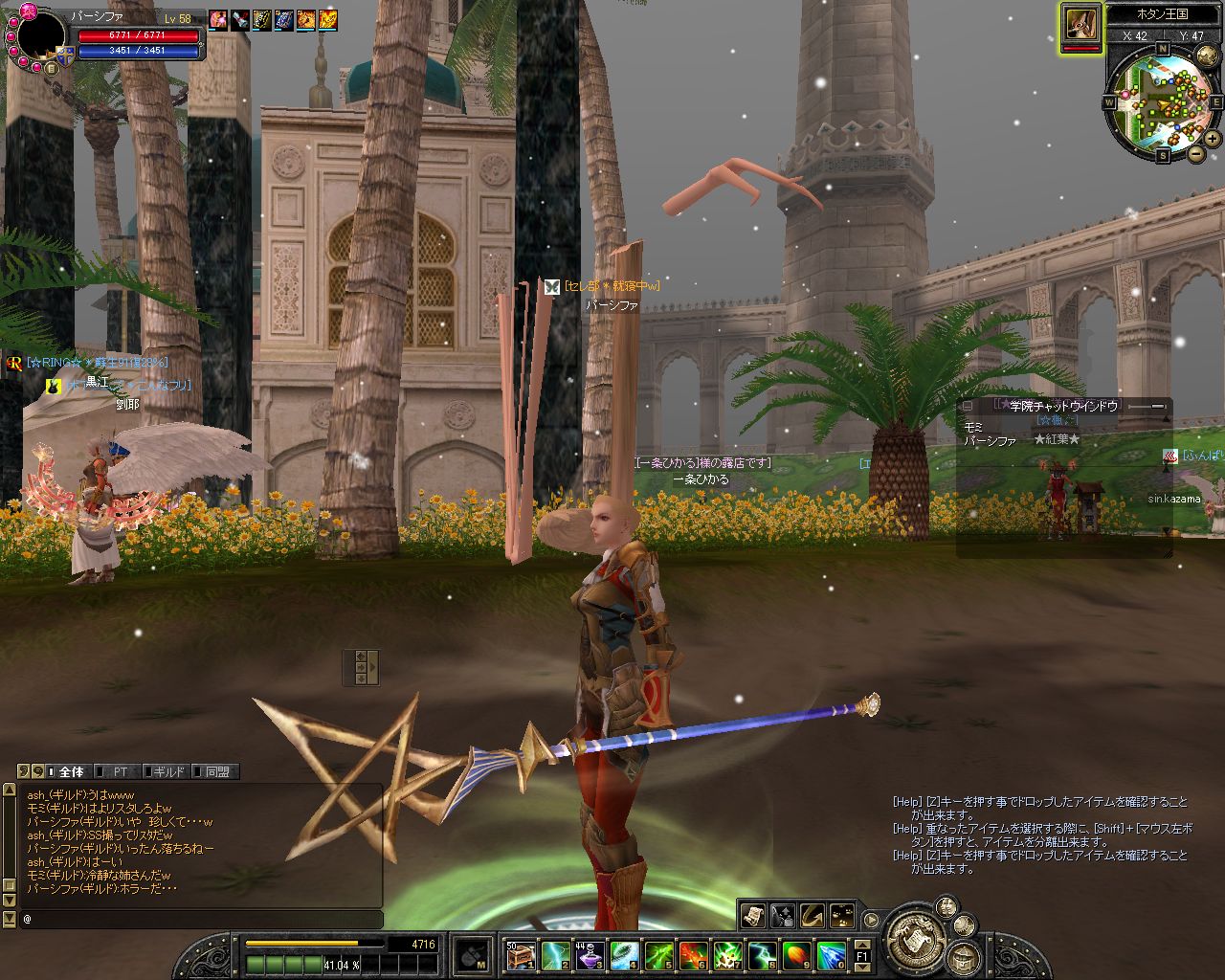The width and height of the screenshot is (1225, 980).
Task: Zoom in the minimap with plus button
Action: [x=1213, y=139]
